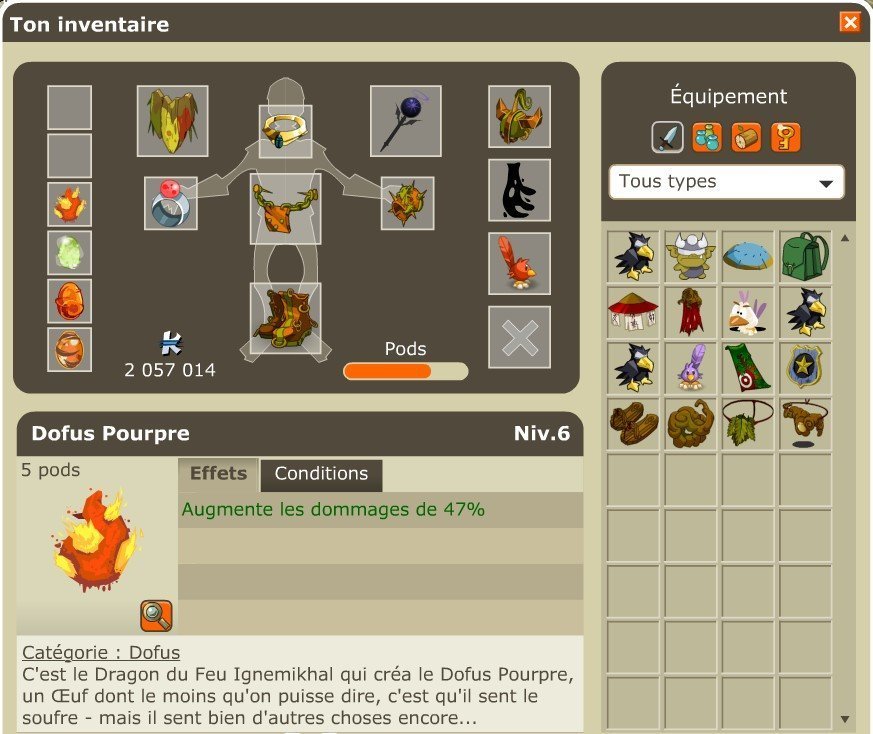Click the equipped chain belt slot

[x=285, y=208]
